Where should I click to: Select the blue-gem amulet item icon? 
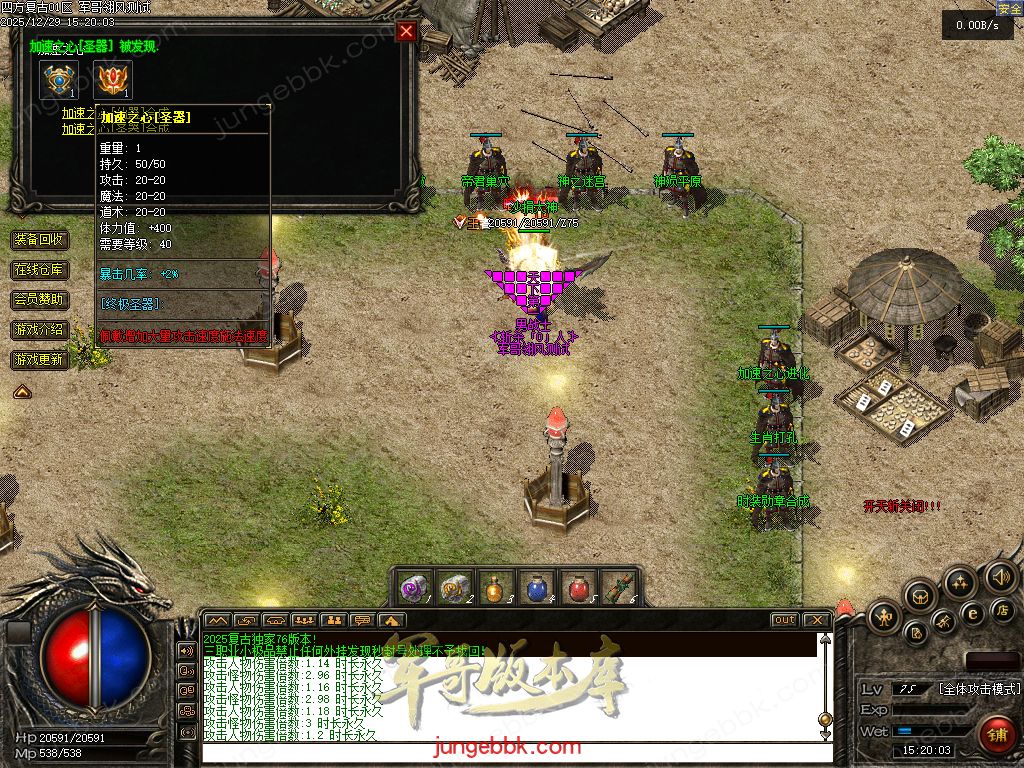point(59,80)
